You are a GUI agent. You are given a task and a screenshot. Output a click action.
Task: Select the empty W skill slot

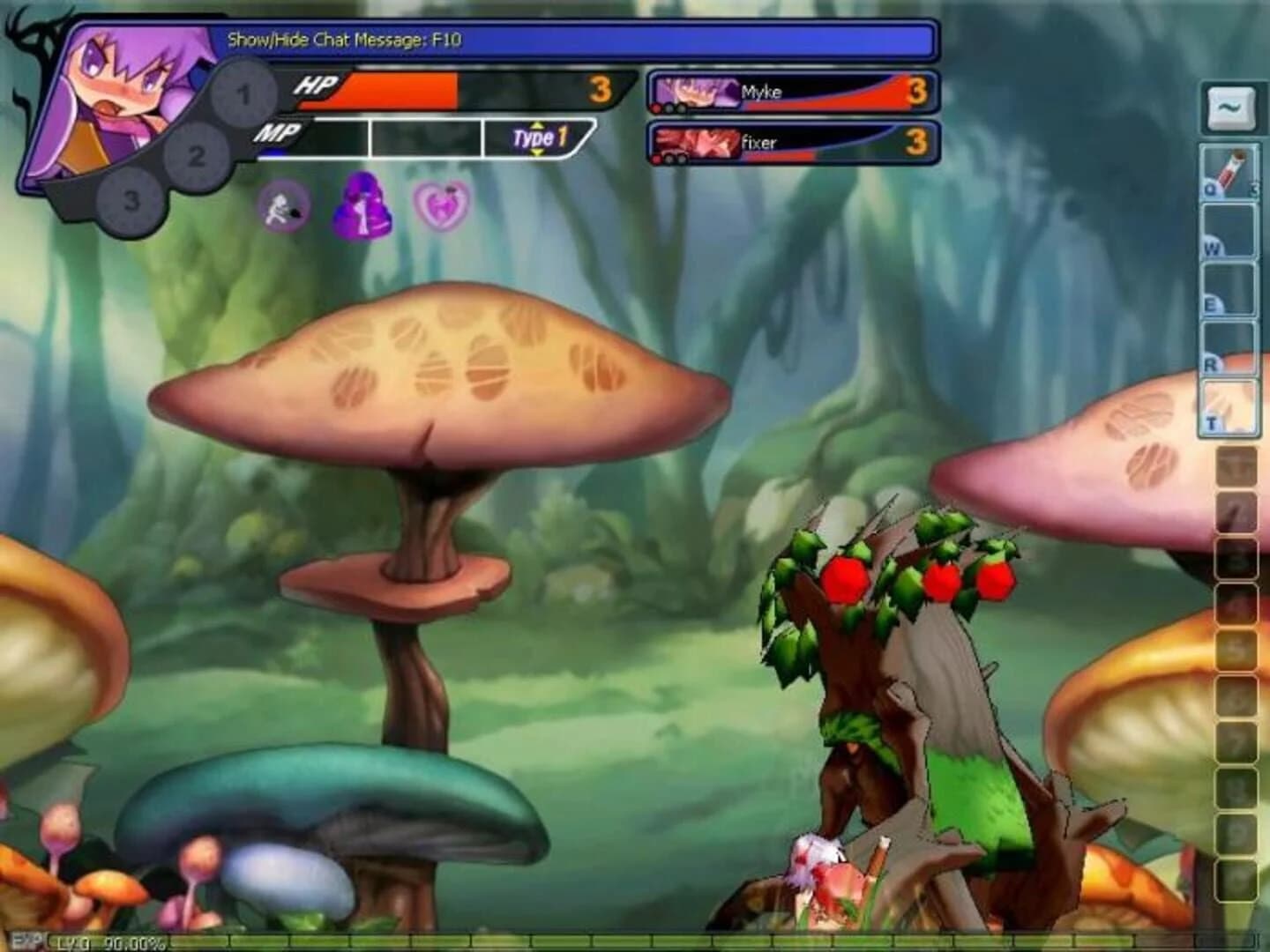click(1229, 231)
